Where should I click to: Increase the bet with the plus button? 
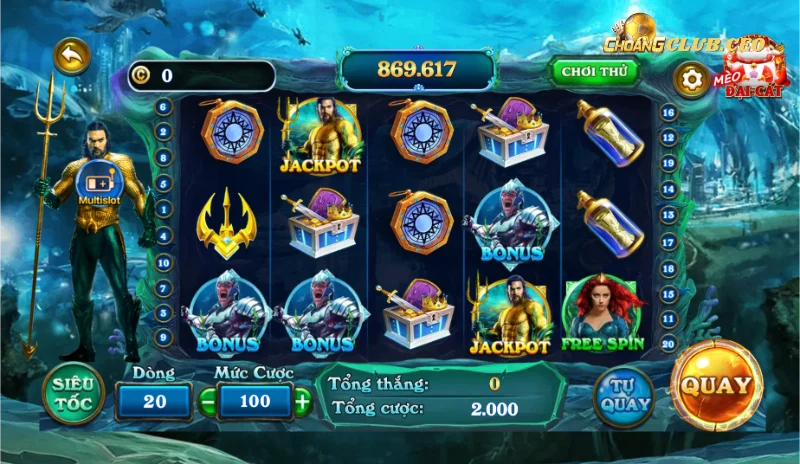(x=302, y=401)
